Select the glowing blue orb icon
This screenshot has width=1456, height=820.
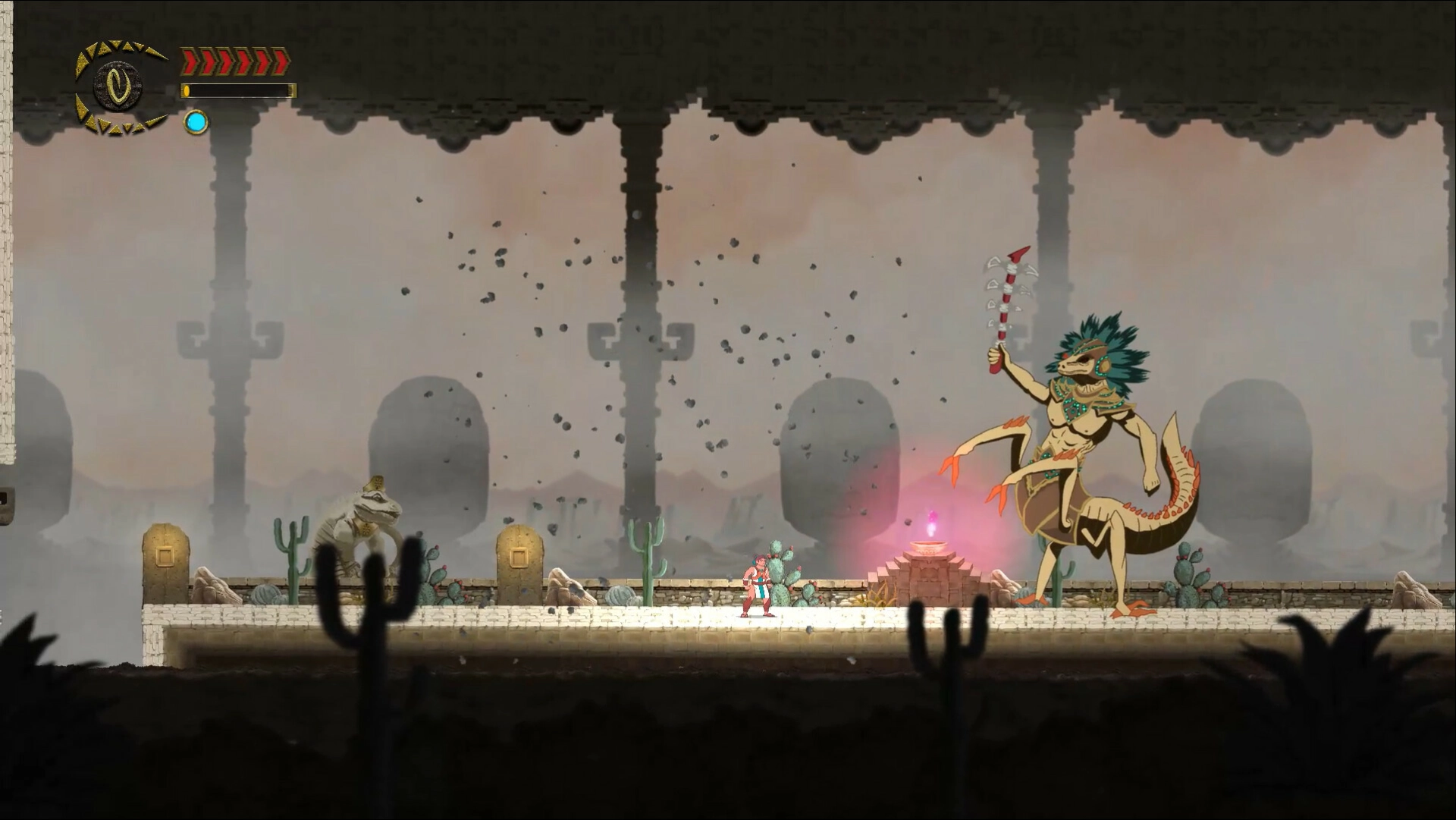pyautogui.click(x=196, y=122)
